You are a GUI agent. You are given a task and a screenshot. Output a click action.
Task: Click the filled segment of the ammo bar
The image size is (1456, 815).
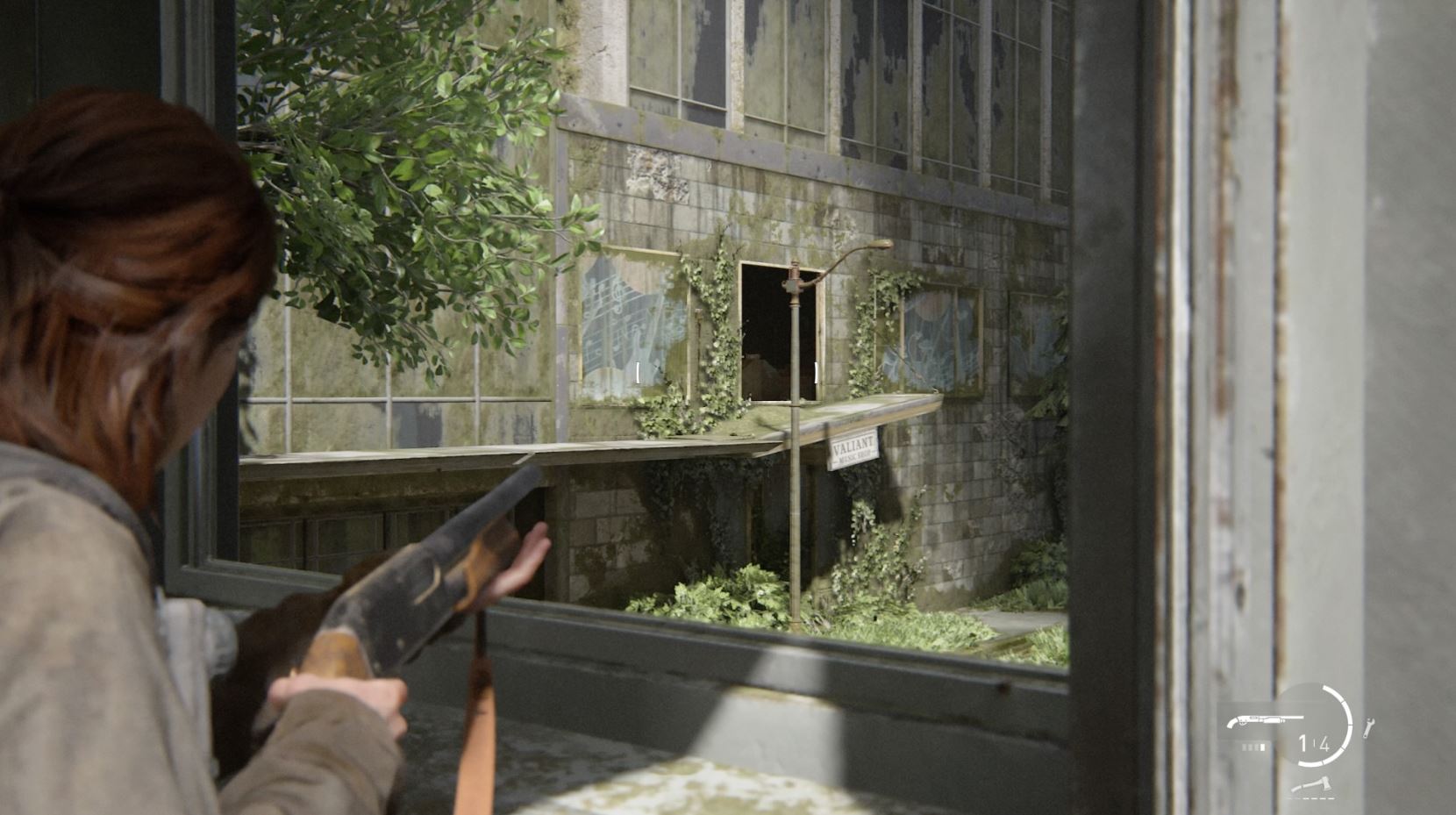click(x=1261, y=747)
